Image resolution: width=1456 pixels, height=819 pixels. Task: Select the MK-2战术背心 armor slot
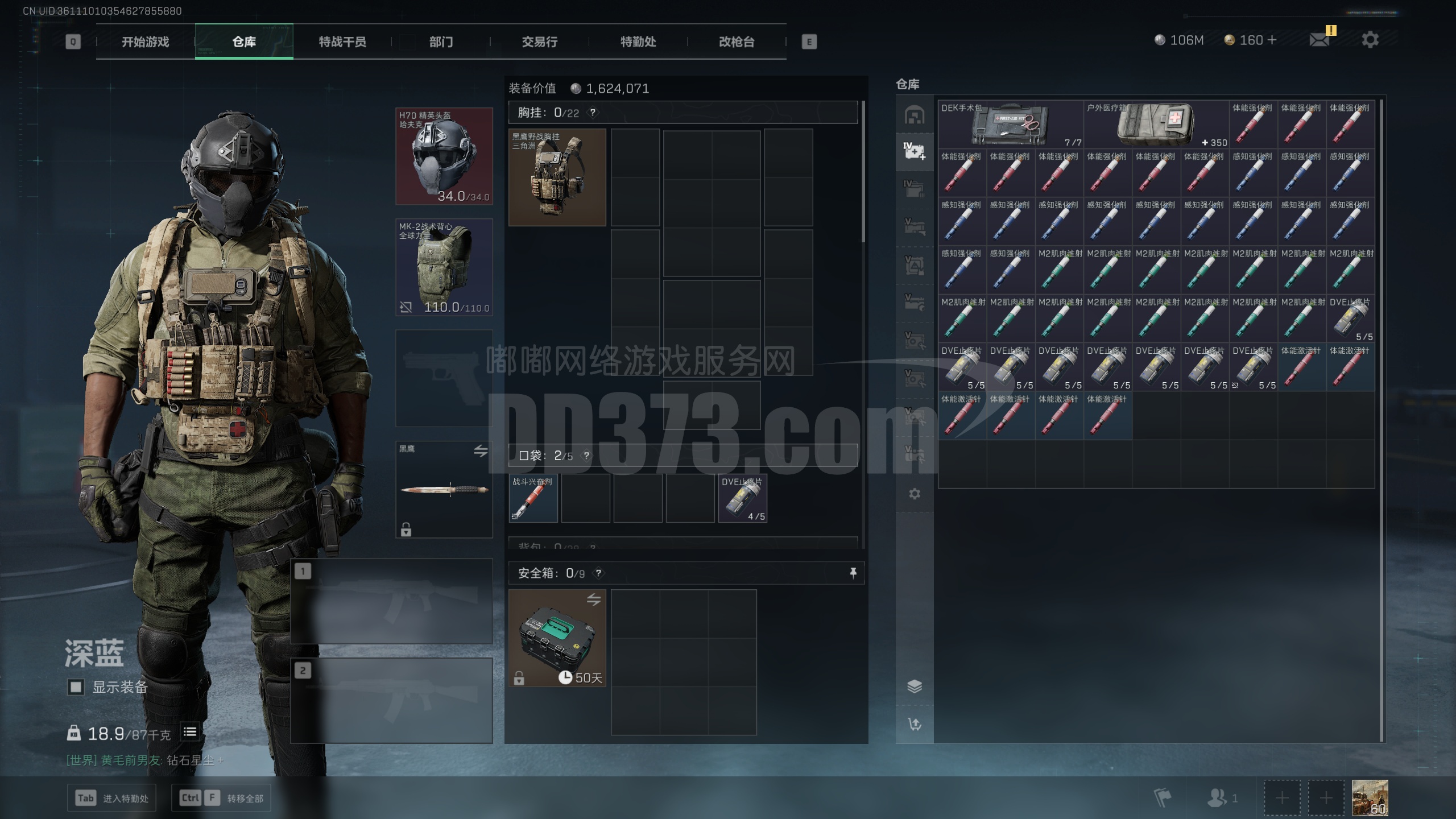point(444,267)
